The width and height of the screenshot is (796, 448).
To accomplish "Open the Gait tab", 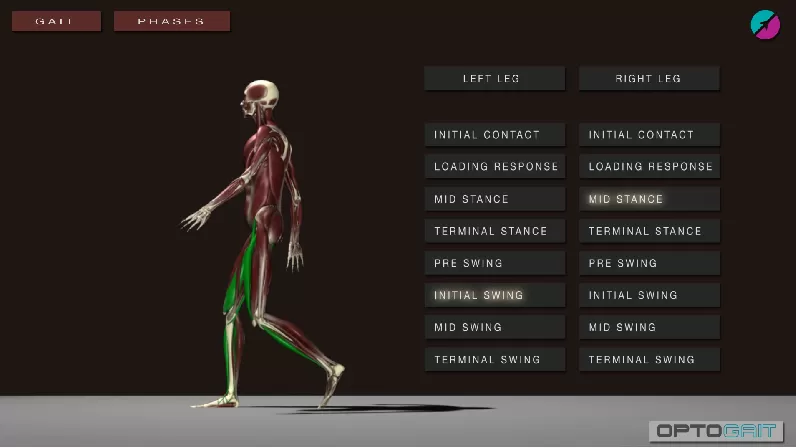I will click(56, 21).
